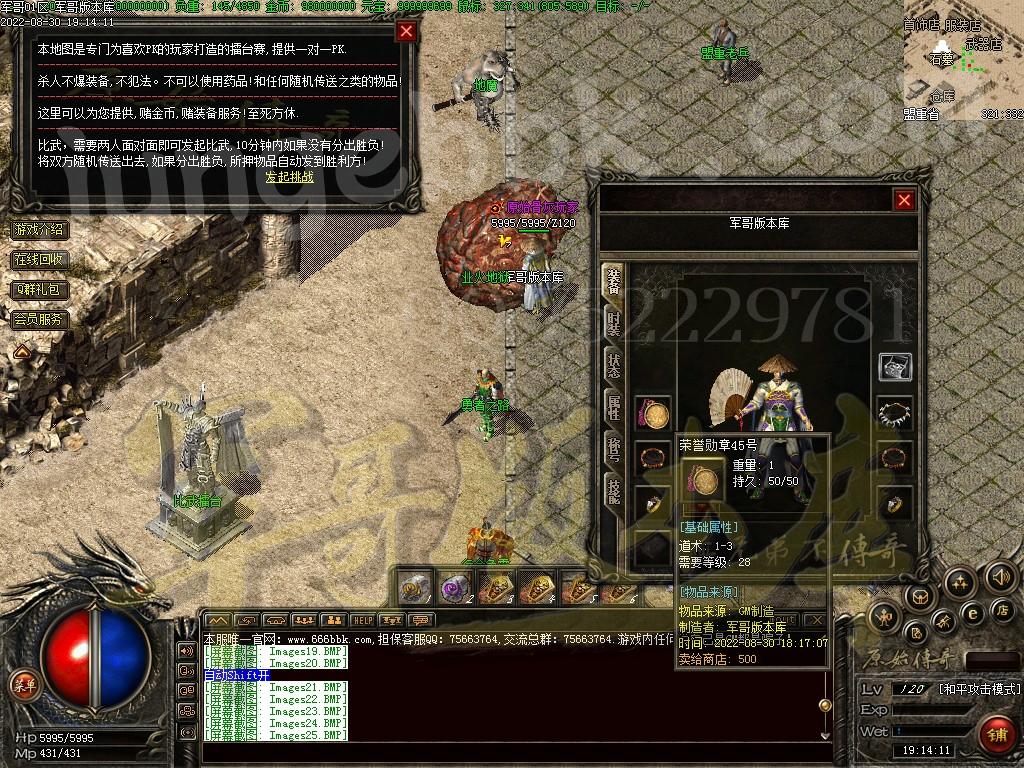Image resolution: width=1024 pixels, height=768 pixels.
Task: Switch to the 属性 attributes tab
Action: (x=613, y=407)
